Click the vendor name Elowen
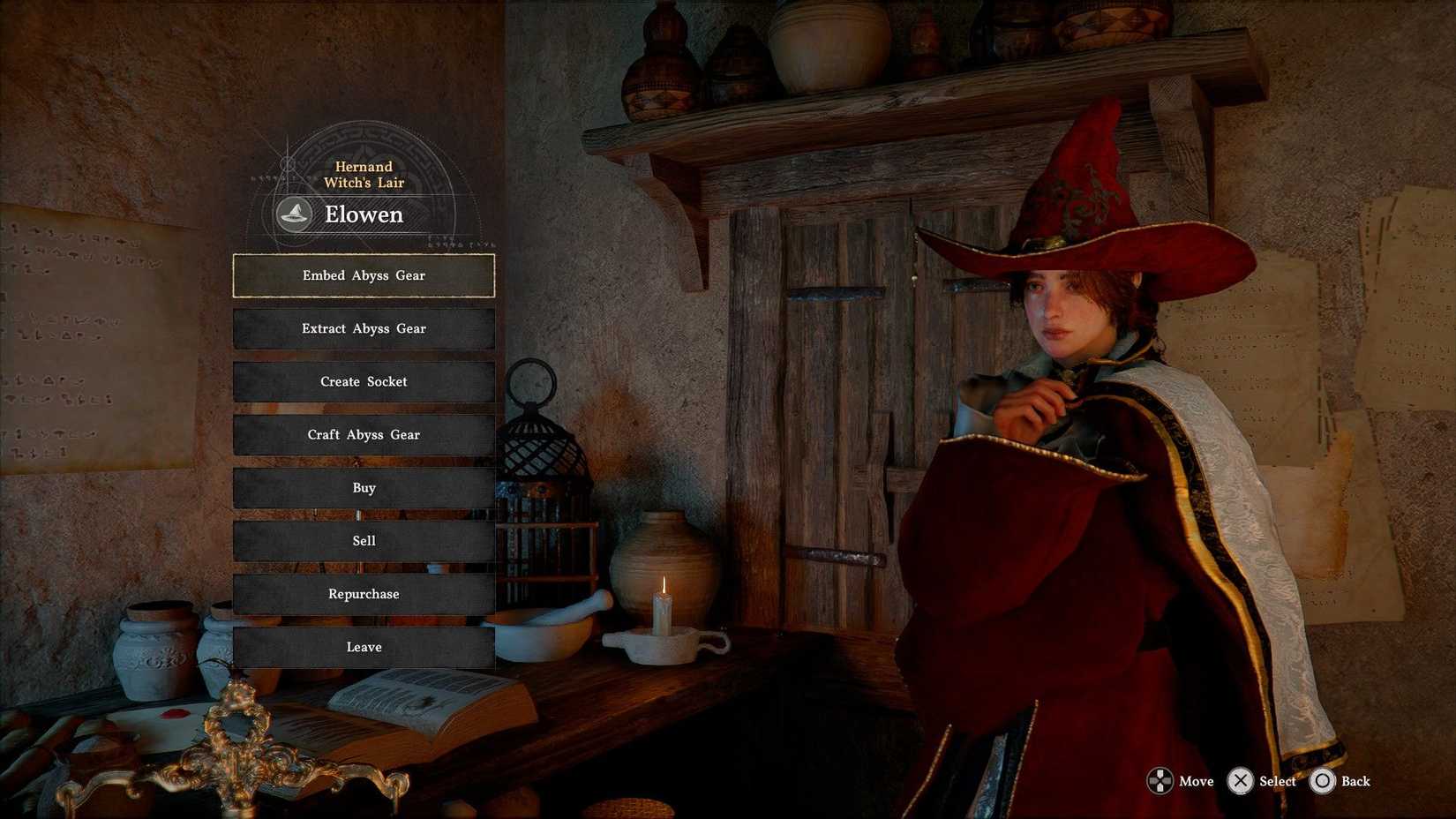 tap(364, 214)
